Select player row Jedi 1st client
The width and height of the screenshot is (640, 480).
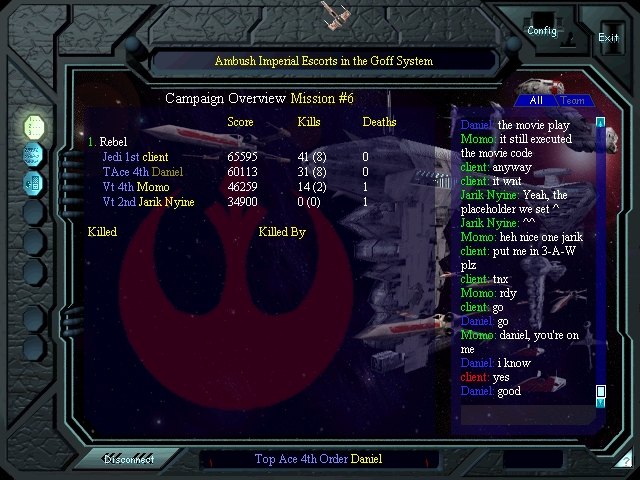click(x=135, y=157)
